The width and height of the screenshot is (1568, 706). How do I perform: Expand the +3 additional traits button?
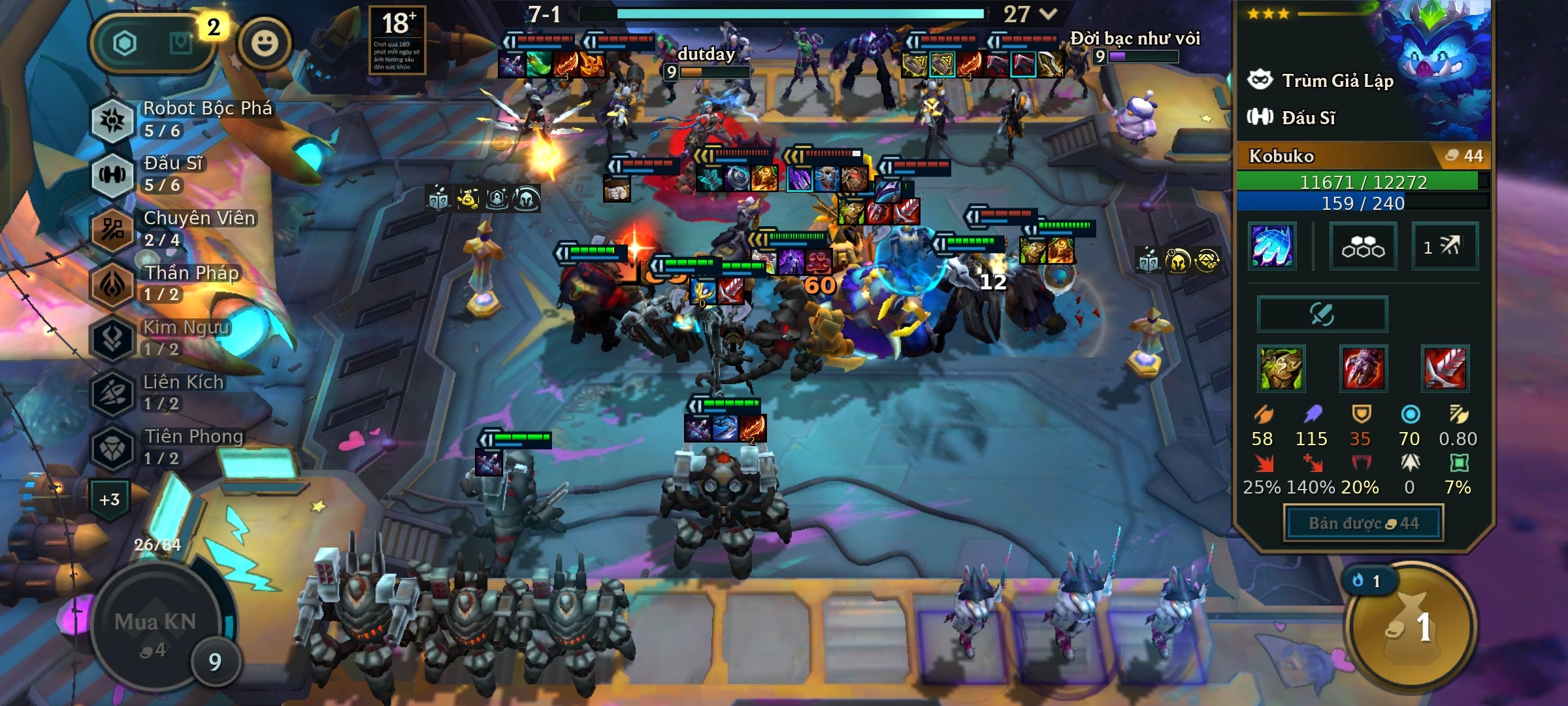point(110,500)
